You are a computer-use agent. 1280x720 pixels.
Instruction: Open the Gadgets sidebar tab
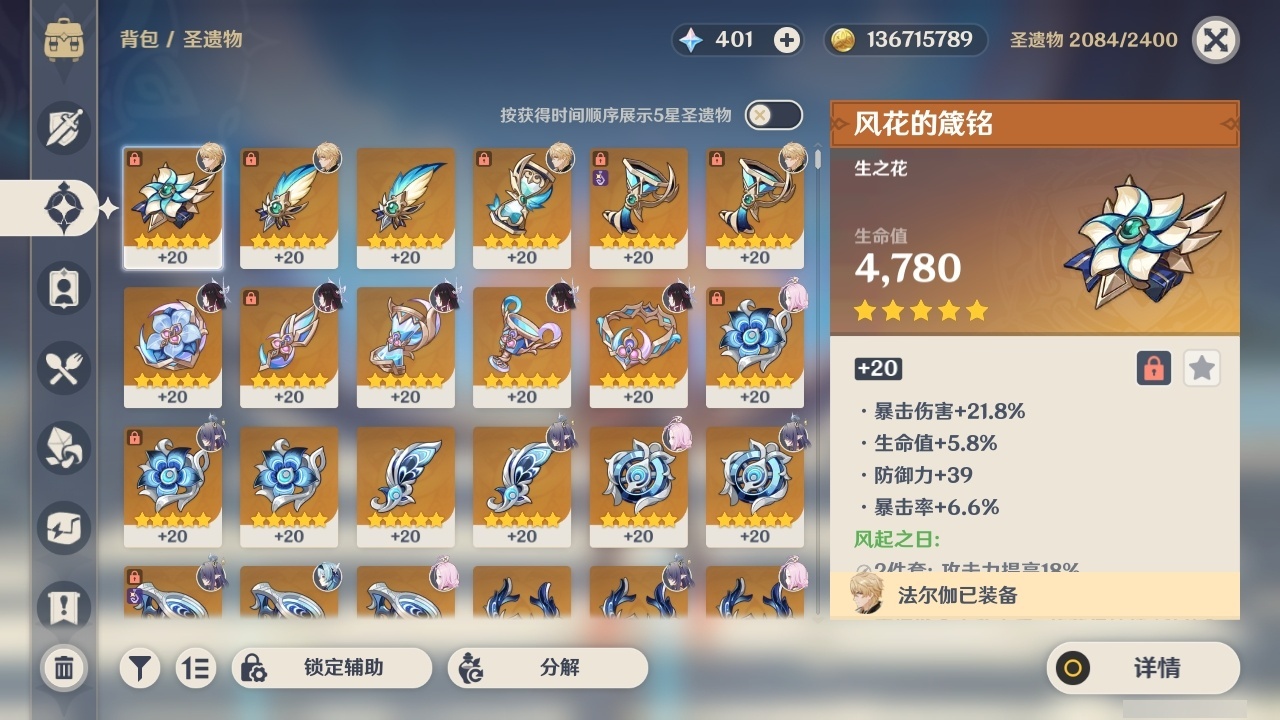pos(64,528)
